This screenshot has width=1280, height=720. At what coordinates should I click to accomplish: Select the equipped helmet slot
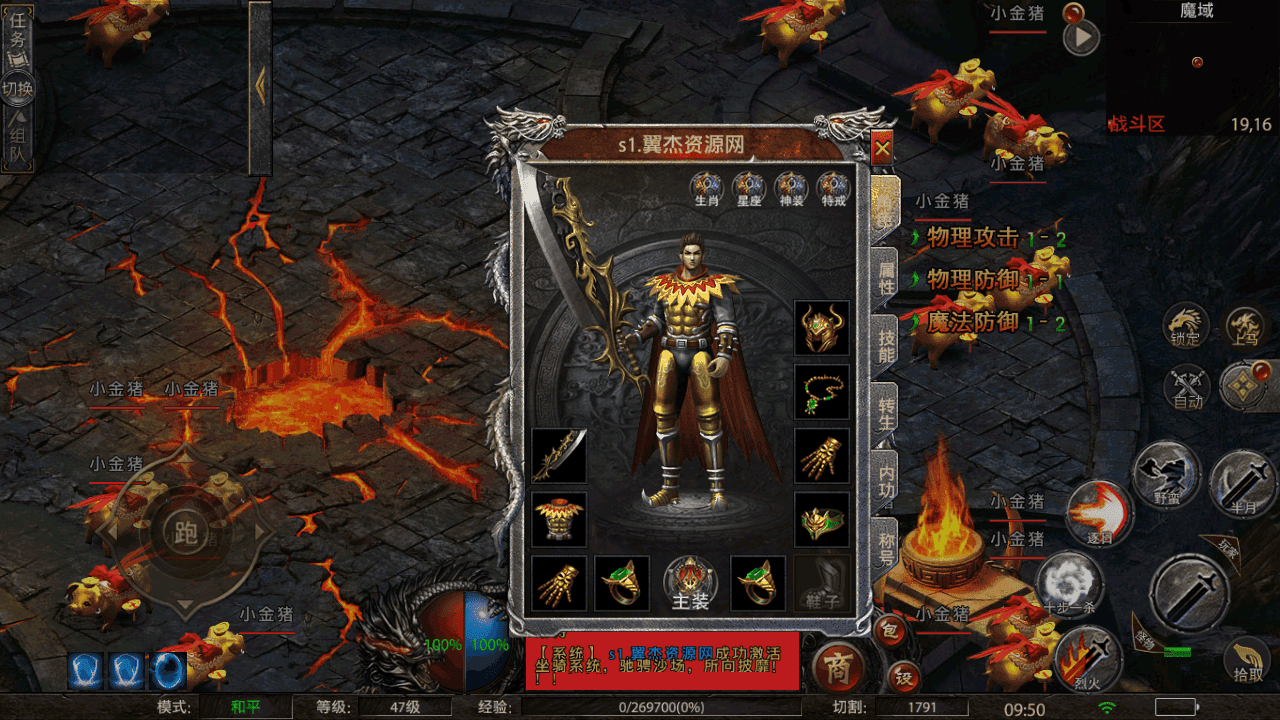coord(822,328)
